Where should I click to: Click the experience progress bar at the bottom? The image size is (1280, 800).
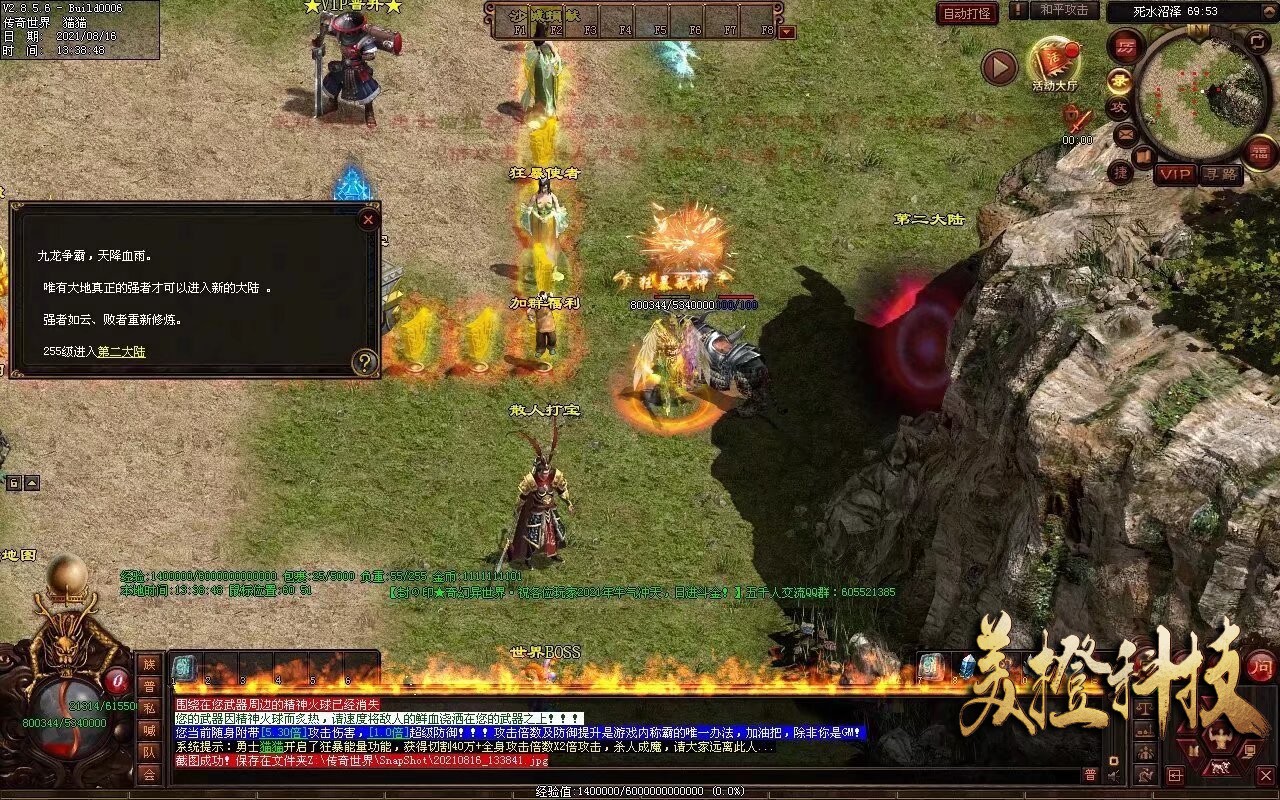[640, 792]
